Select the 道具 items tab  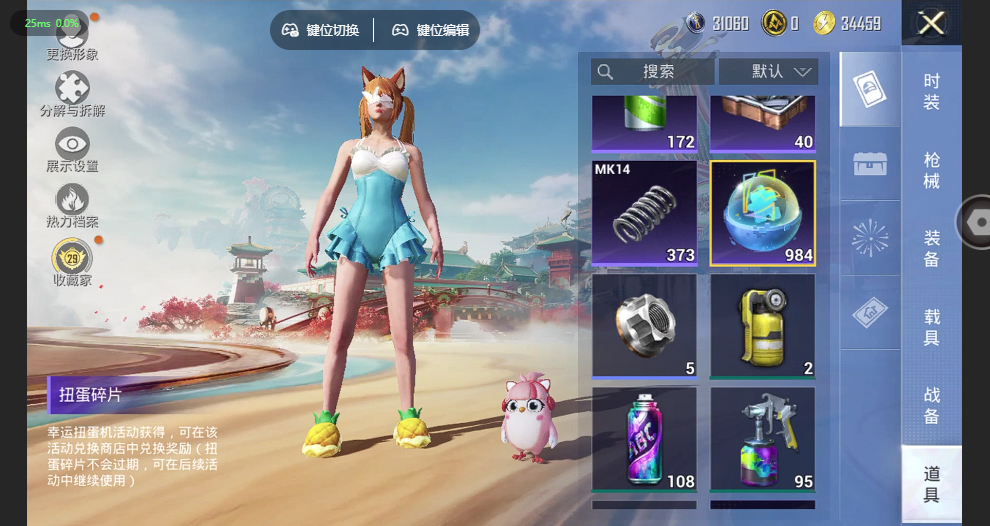click(x=931, y=484)
